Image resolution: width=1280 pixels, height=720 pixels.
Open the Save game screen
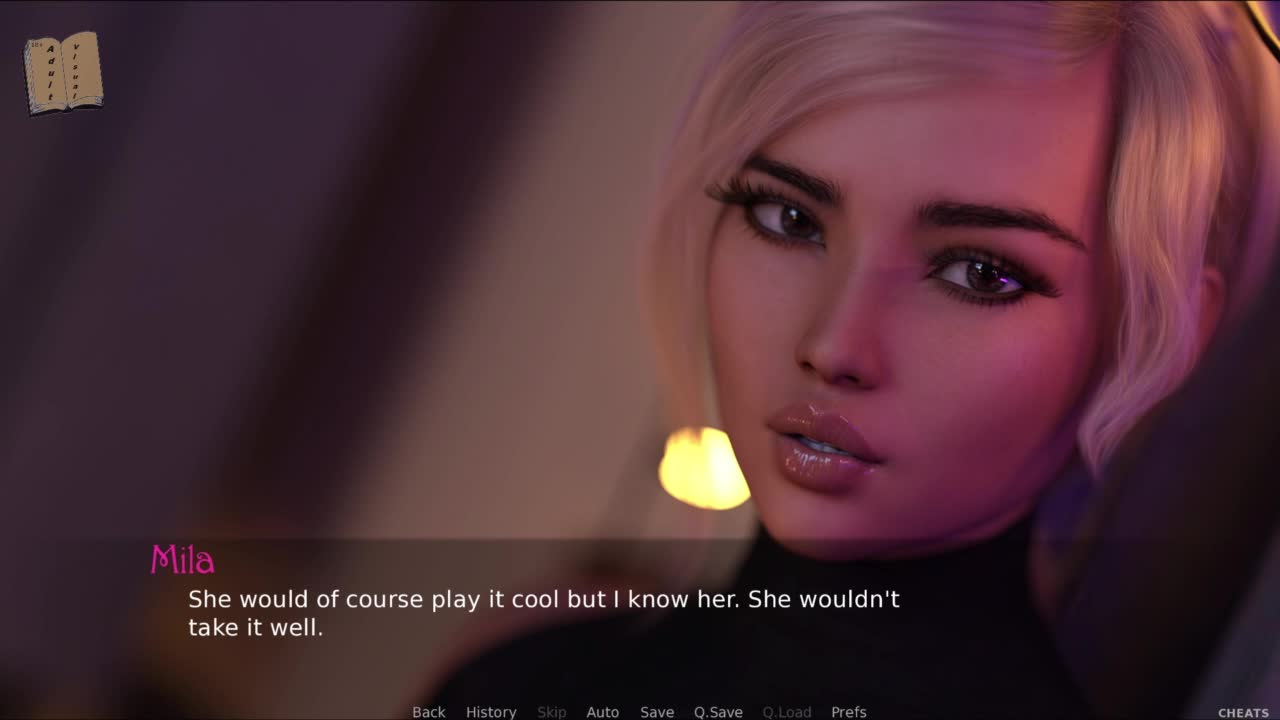[x=657, y=712]
